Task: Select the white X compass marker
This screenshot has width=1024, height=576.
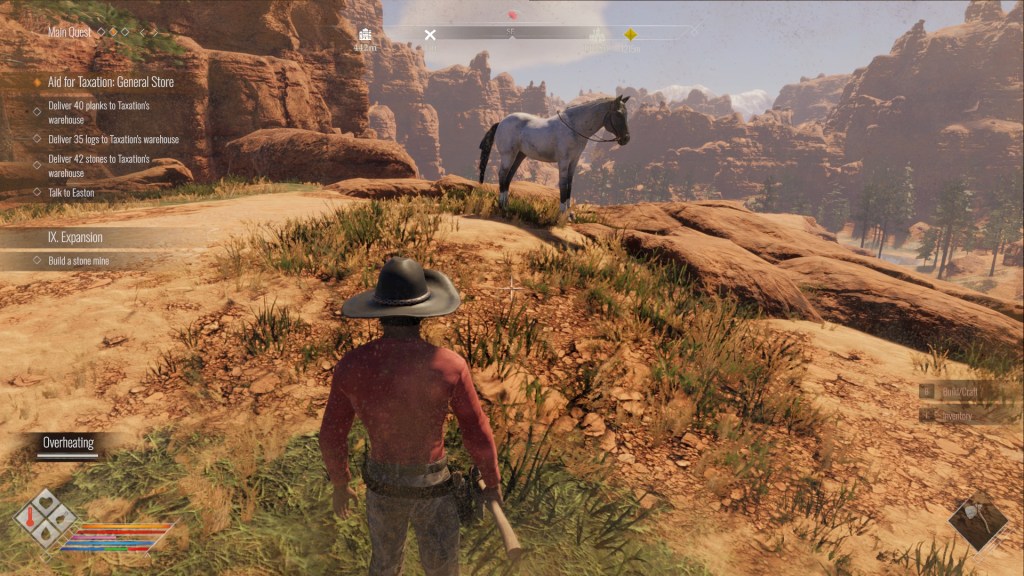Action: pos(430,35)
